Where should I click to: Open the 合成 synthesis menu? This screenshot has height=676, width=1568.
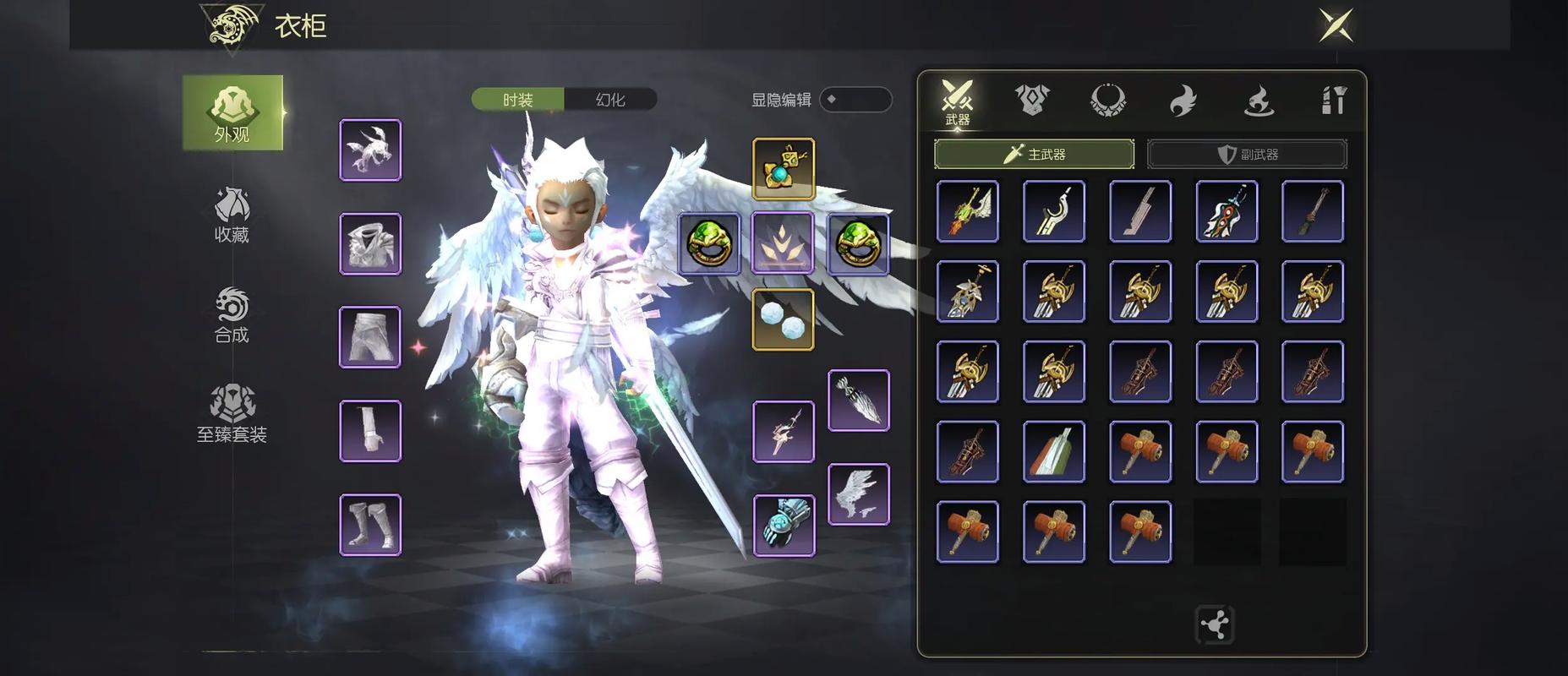click(x=232, y=316)
